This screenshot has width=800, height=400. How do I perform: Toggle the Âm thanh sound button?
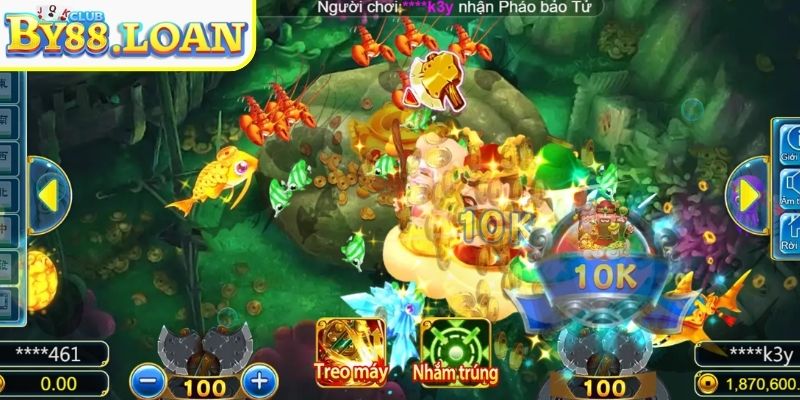pyautogui.click(x=788, y=189)
